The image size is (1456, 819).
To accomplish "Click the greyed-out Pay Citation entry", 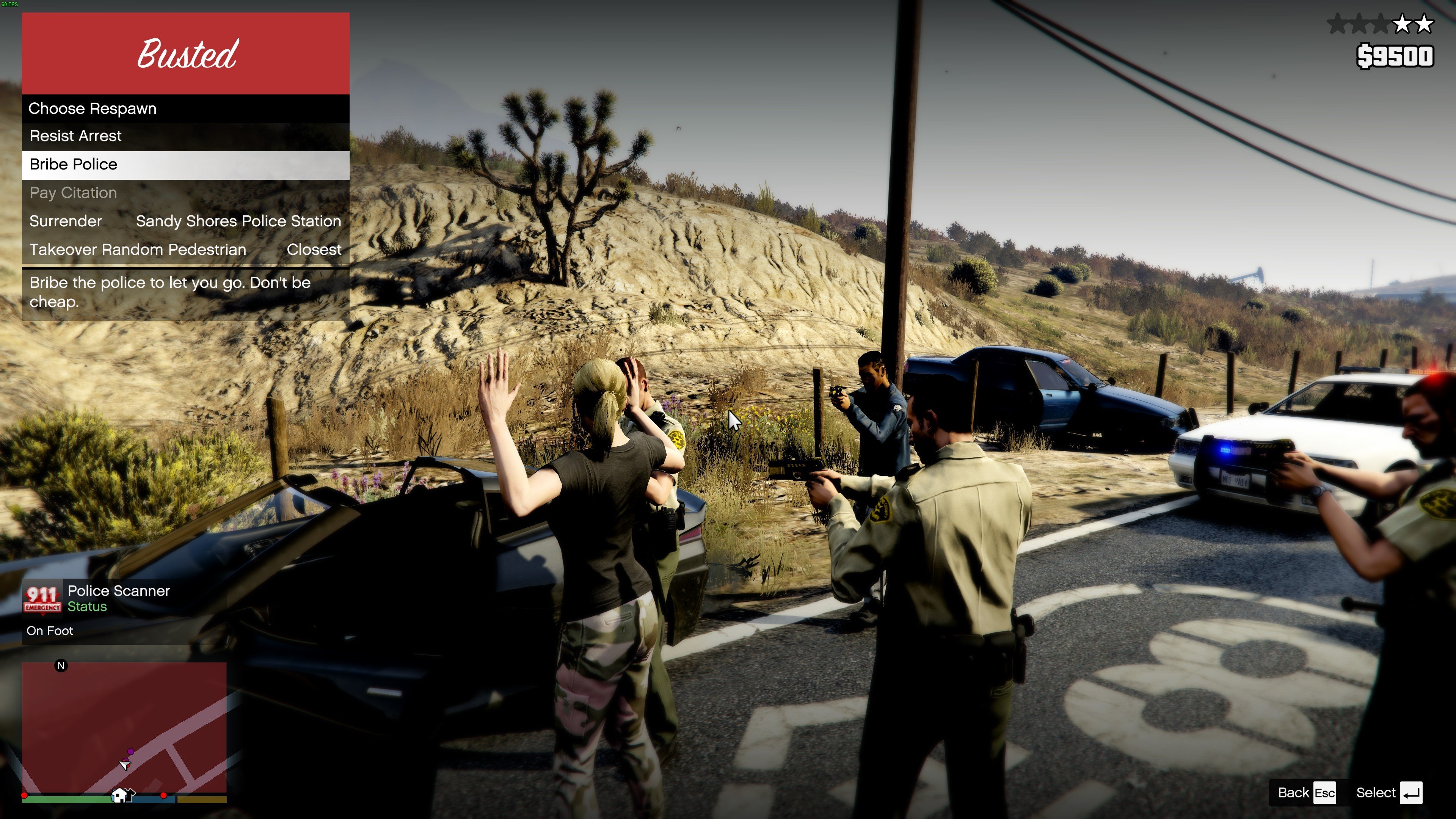I will click(x=185, y=193).
